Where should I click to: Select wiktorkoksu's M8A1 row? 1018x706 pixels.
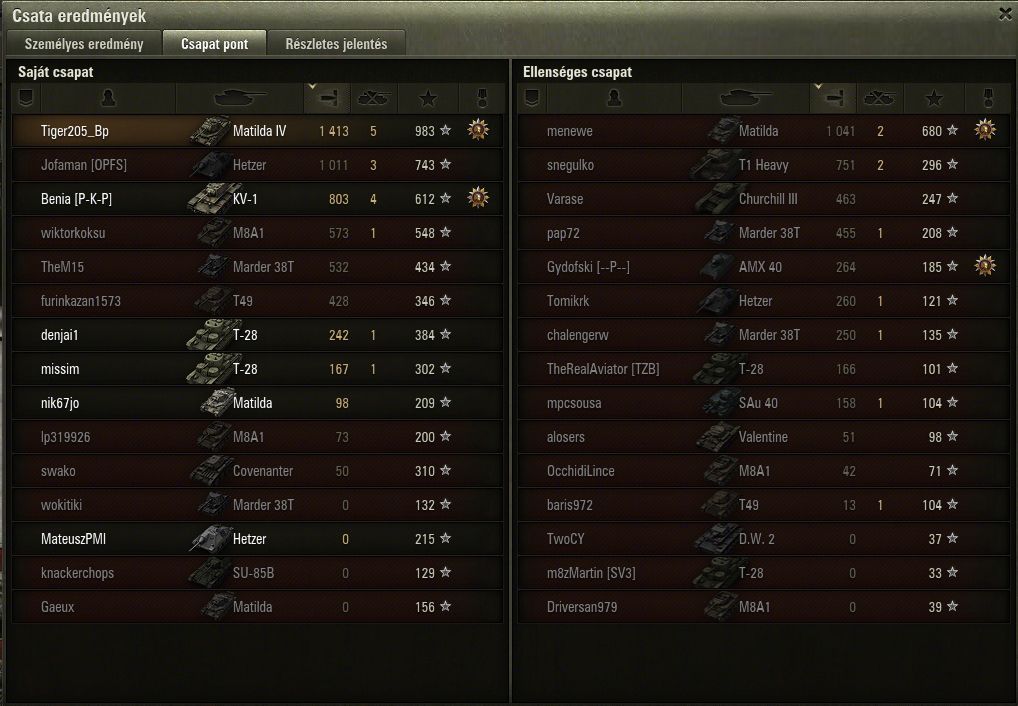[x=73, y=233]
